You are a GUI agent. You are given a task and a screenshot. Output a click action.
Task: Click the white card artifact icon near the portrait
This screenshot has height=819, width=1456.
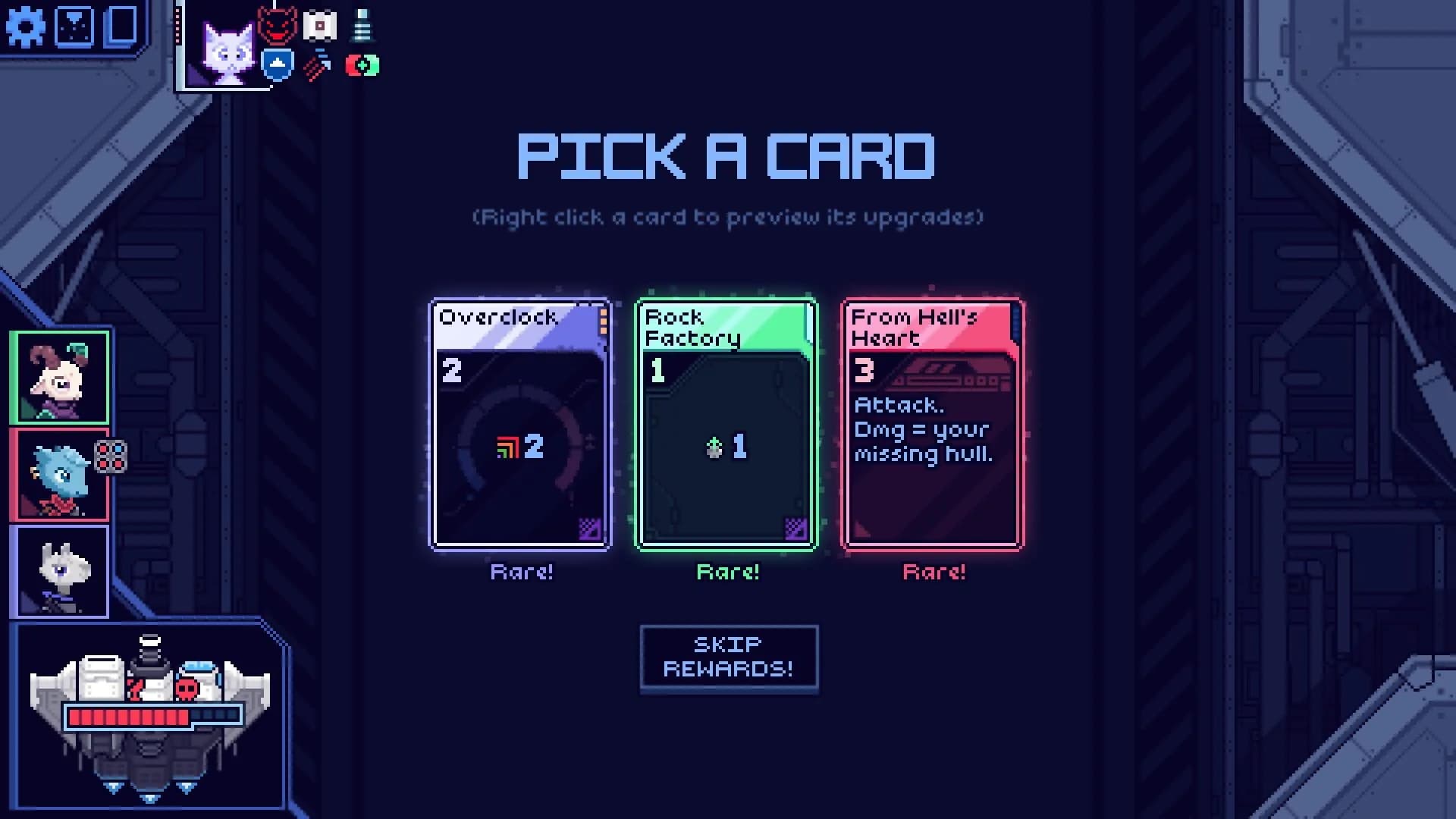(x=318, y=25)
